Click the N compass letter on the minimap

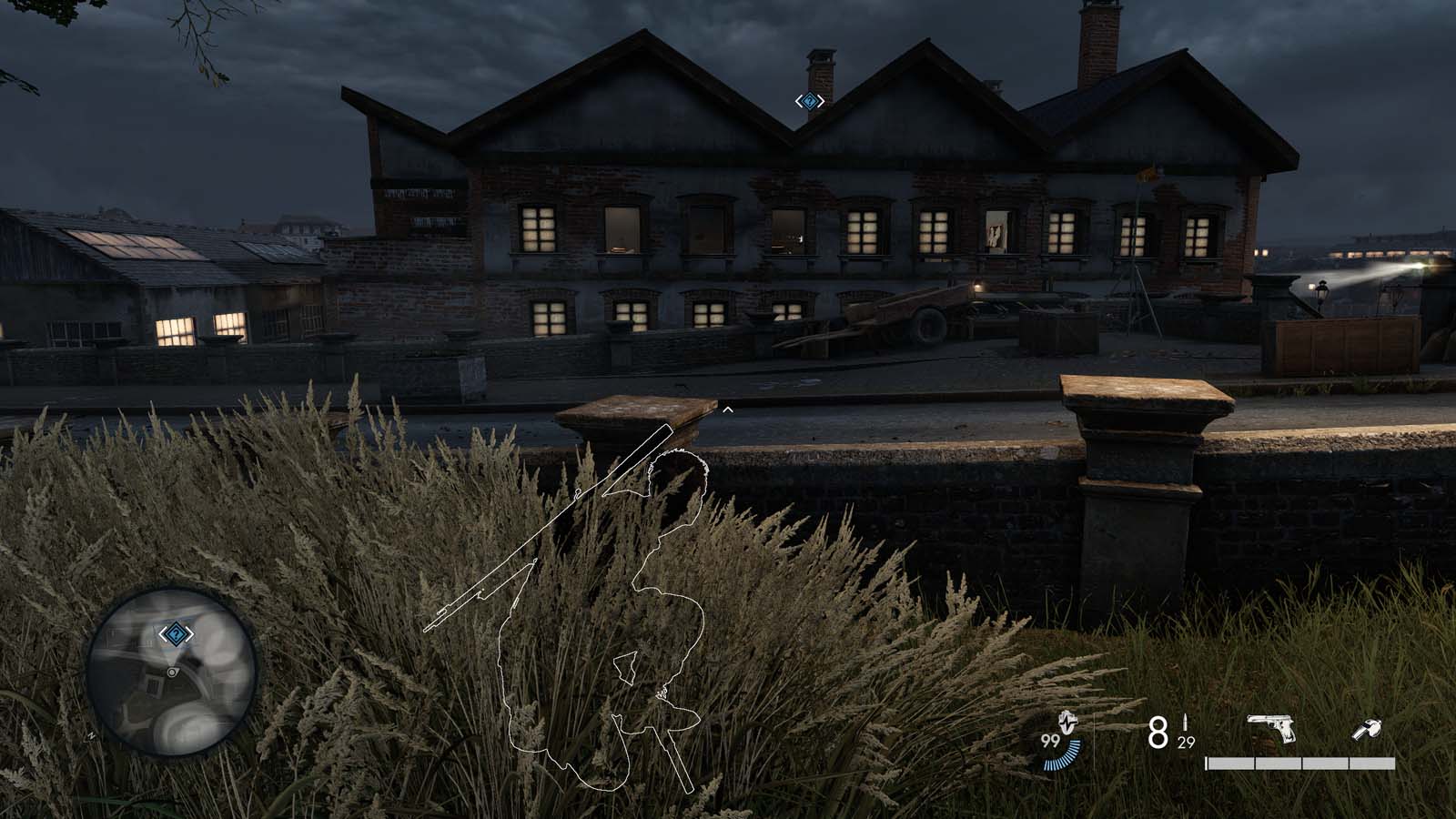pyautogui.click(x=91, y=735)
